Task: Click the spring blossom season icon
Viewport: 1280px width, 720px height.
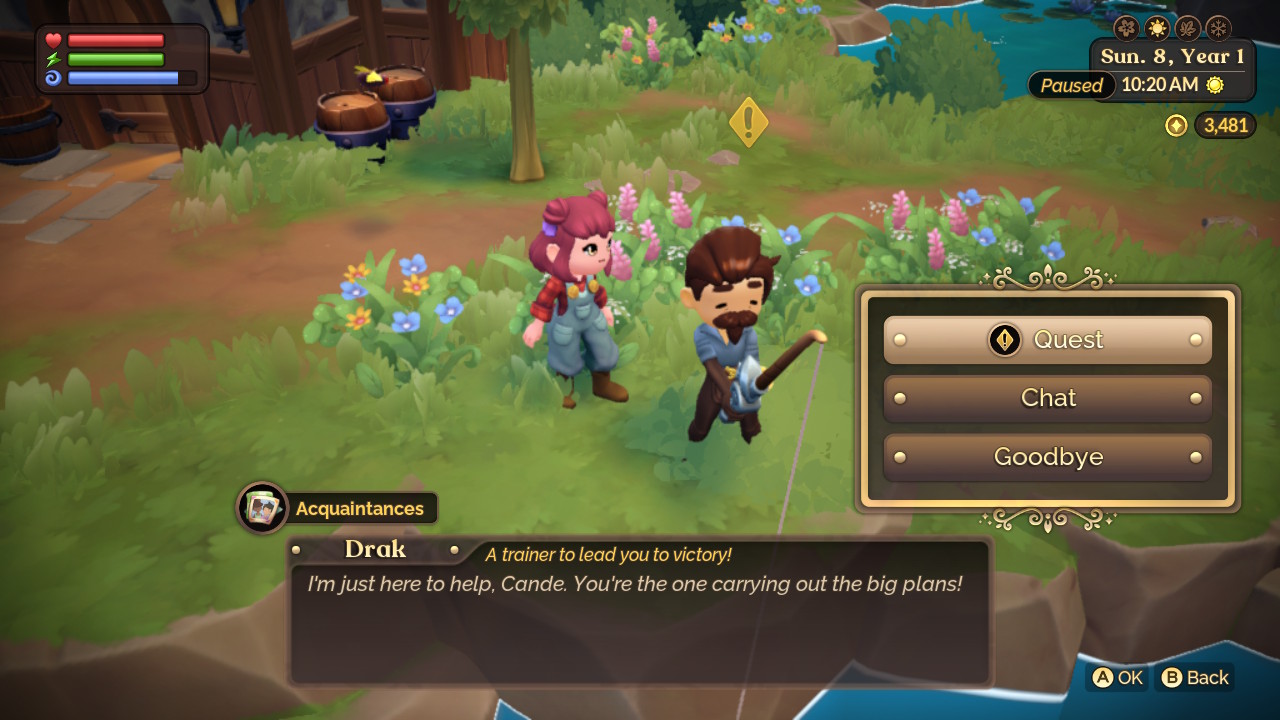Action: click(x=1127, y=28)
